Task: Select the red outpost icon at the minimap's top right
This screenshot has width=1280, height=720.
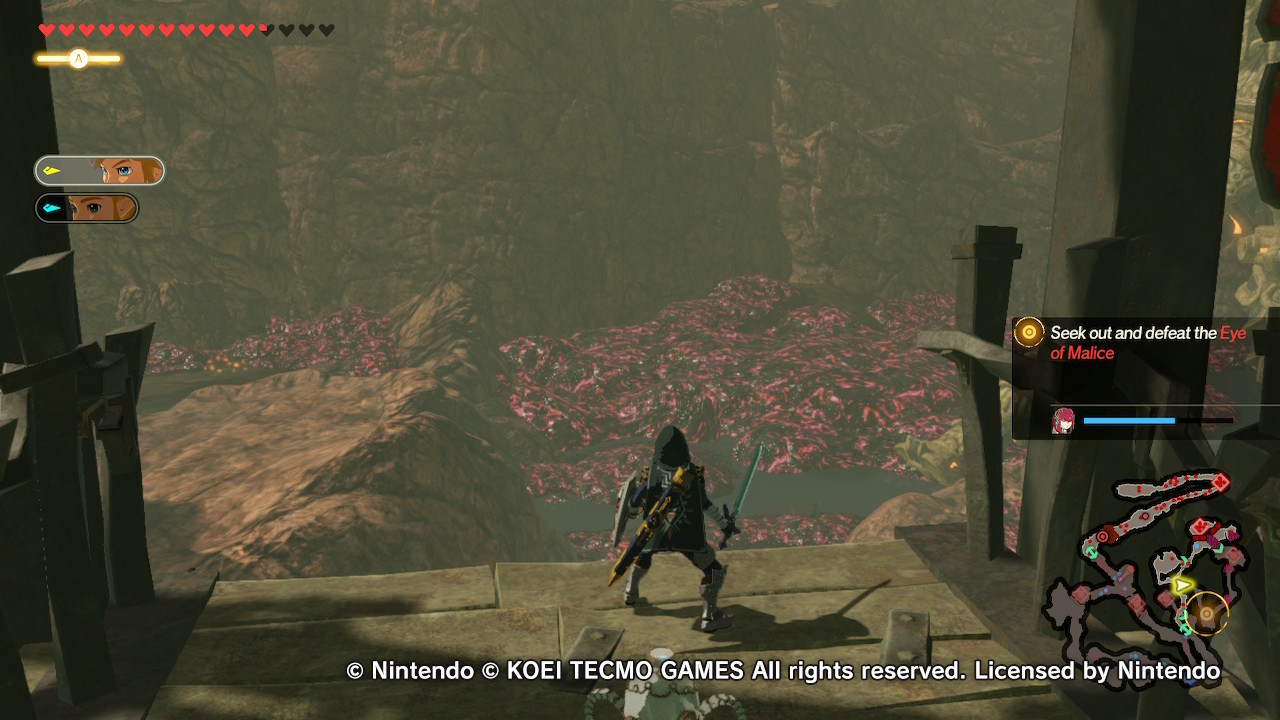Action: pyautogui.click(x=1220, y=480)
